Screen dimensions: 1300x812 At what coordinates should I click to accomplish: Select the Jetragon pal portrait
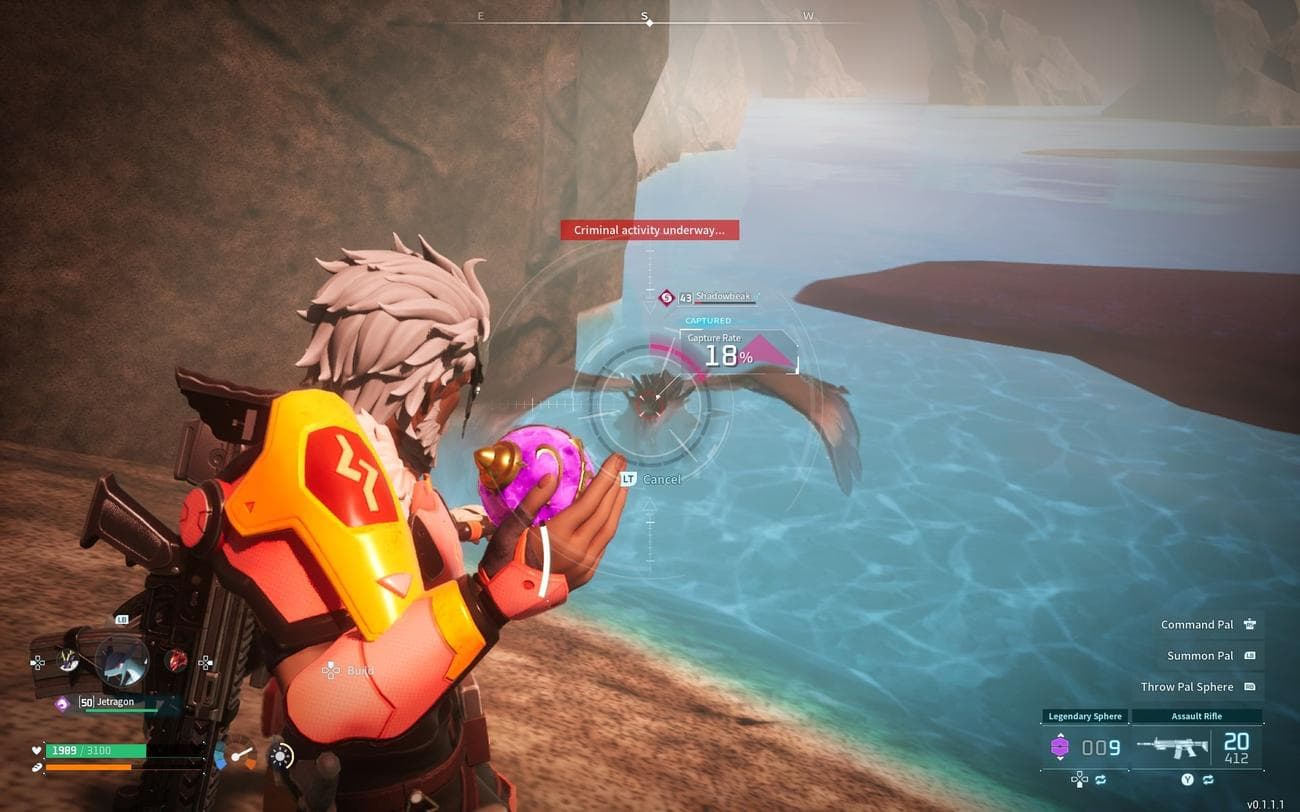point(121,660)
